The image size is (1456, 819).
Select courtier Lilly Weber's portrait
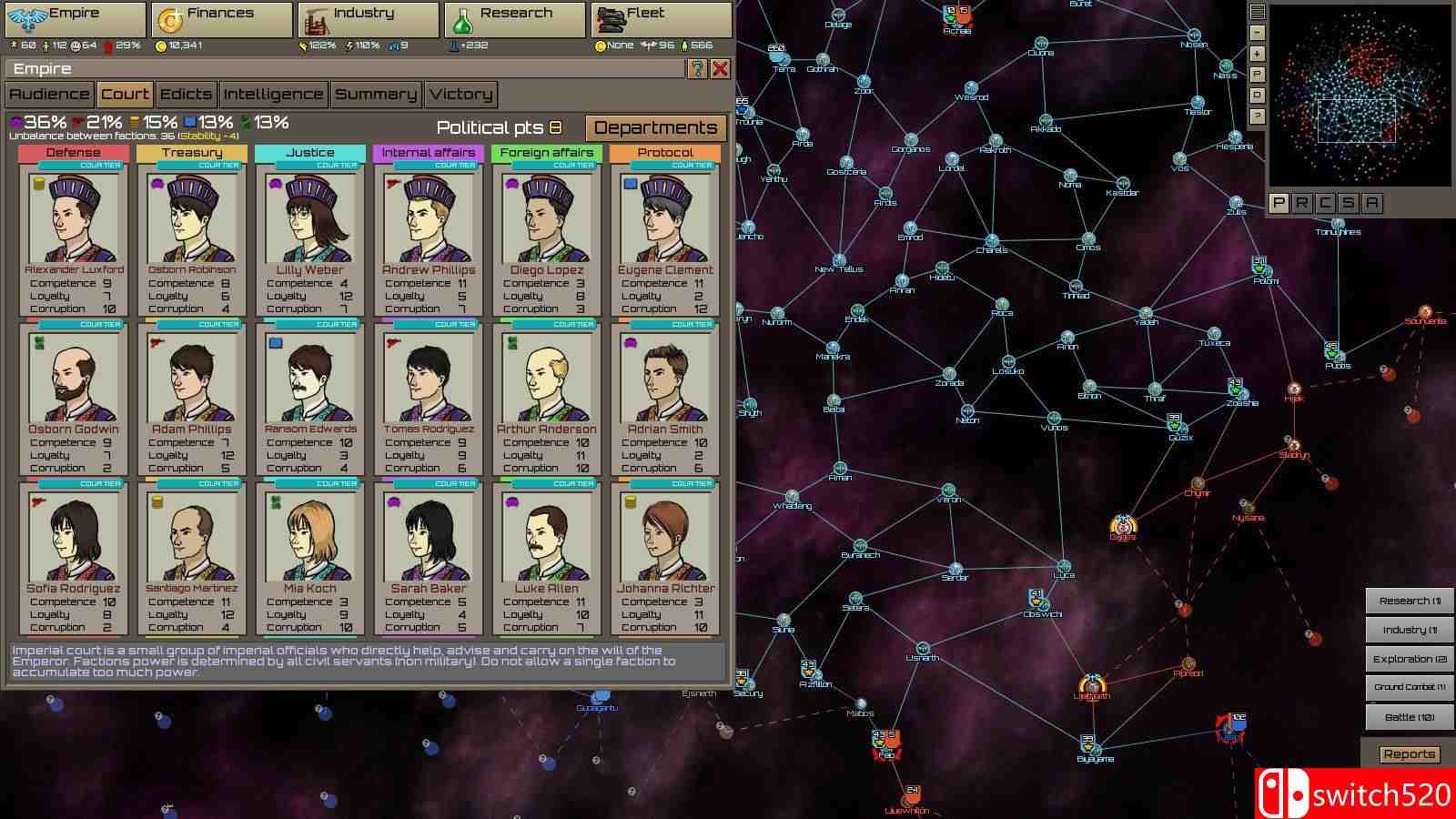pos(310,219)
